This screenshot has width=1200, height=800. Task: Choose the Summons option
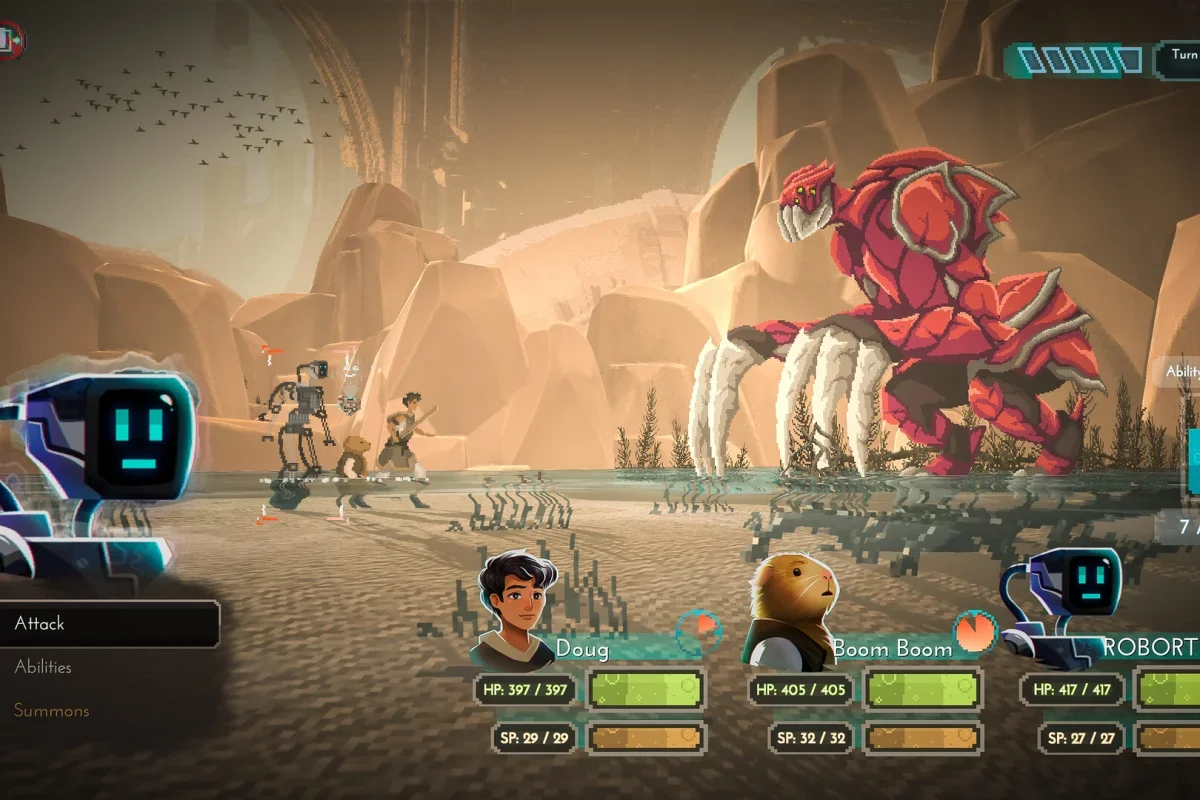(51, 711)
